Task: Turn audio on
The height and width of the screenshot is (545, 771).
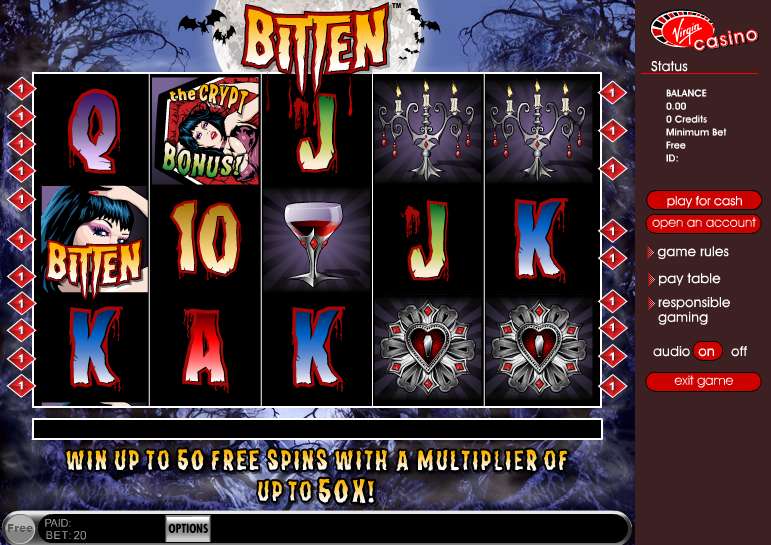Action: (707, 352)
